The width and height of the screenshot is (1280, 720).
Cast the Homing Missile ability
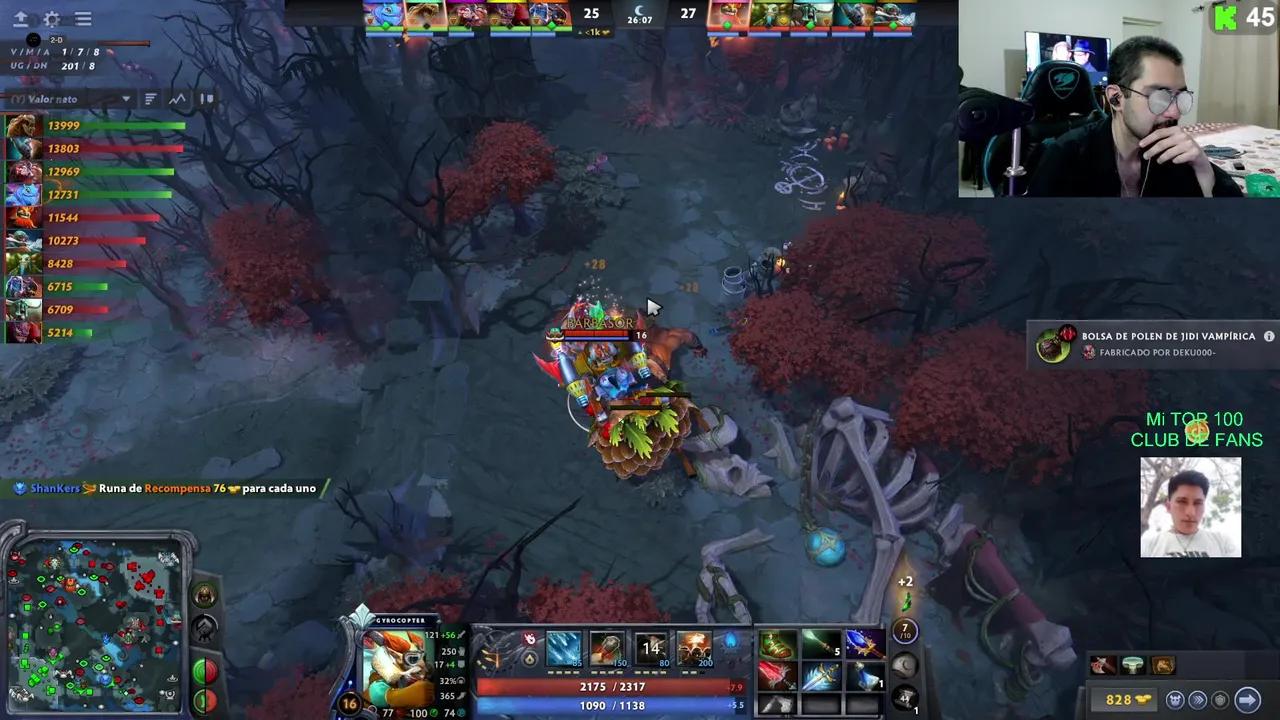[x=608, y=650]
